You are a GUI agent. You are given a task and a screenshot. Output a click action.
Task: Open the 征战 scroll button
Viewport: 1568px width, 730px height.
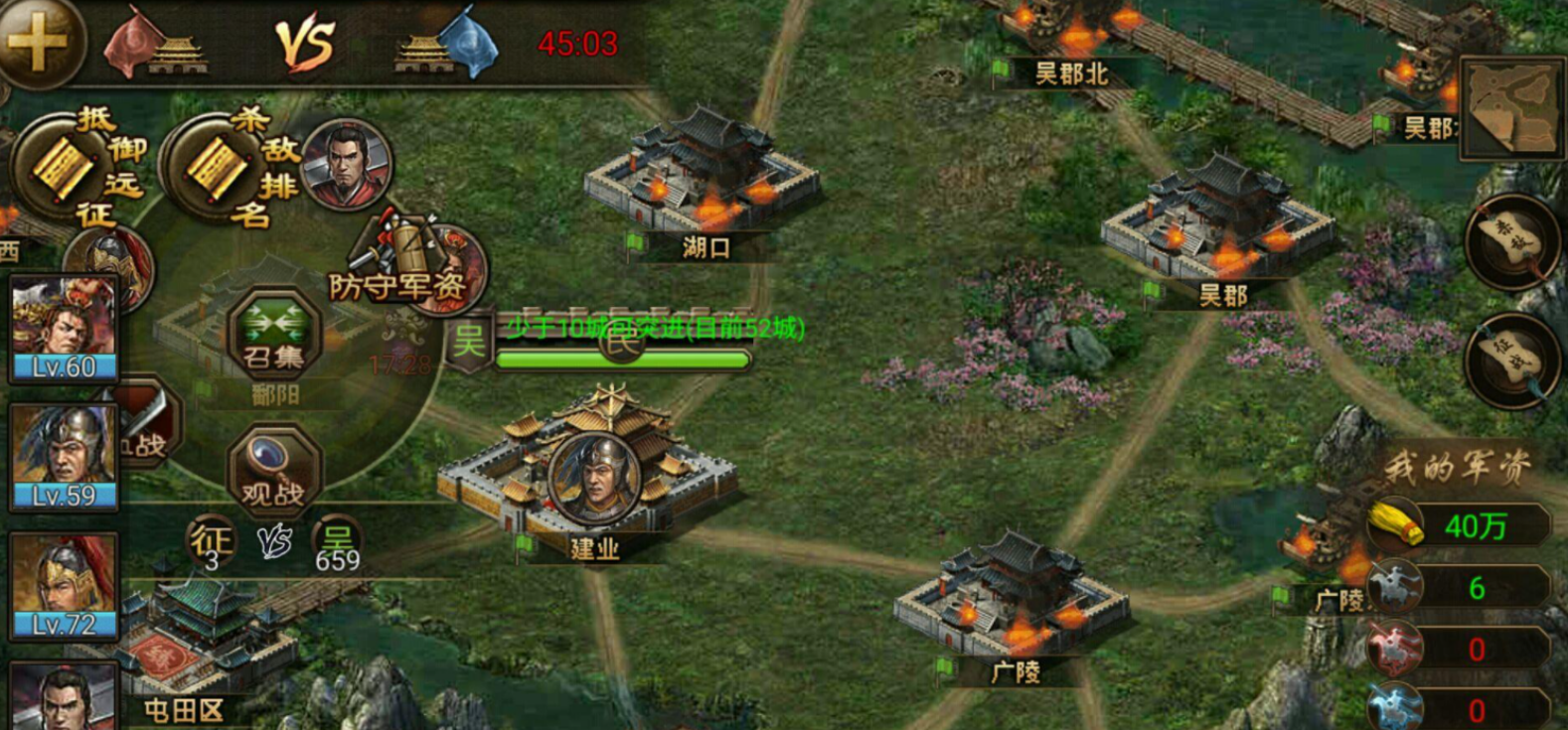(x=1511, y=359)
